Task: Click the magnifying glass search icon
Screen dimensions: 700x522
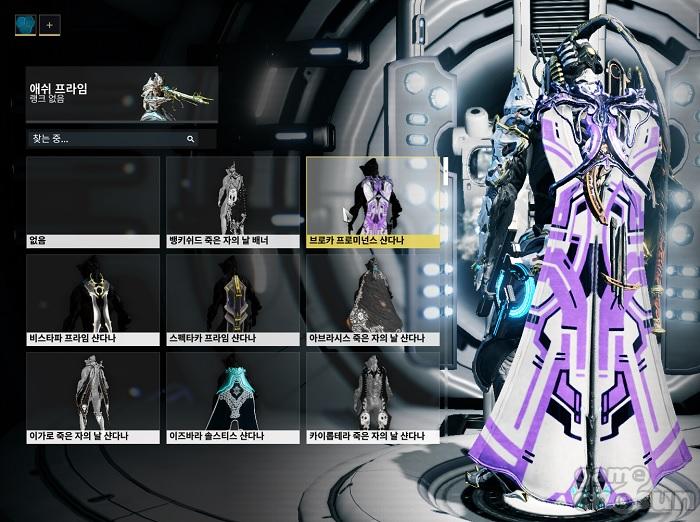Action: pyautogui.click(x=190, y=139)
